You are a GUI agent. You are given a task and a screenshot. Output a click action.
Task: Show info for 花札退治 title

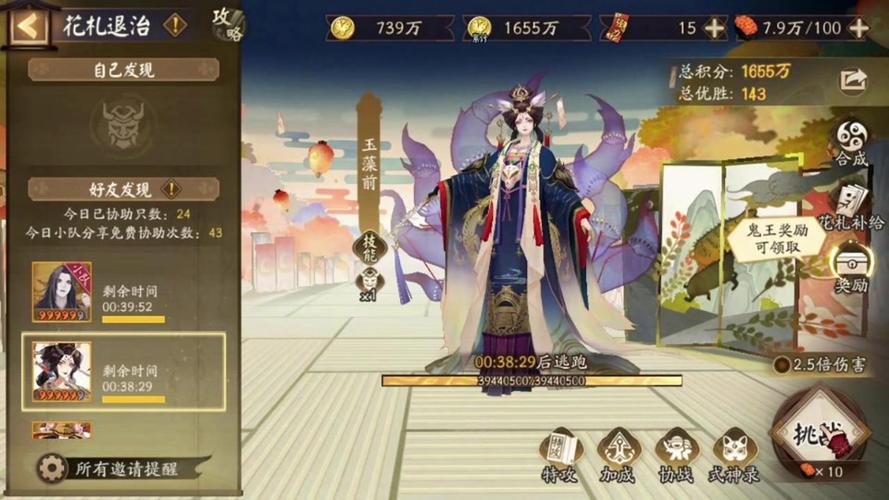[x=175, y=25]
